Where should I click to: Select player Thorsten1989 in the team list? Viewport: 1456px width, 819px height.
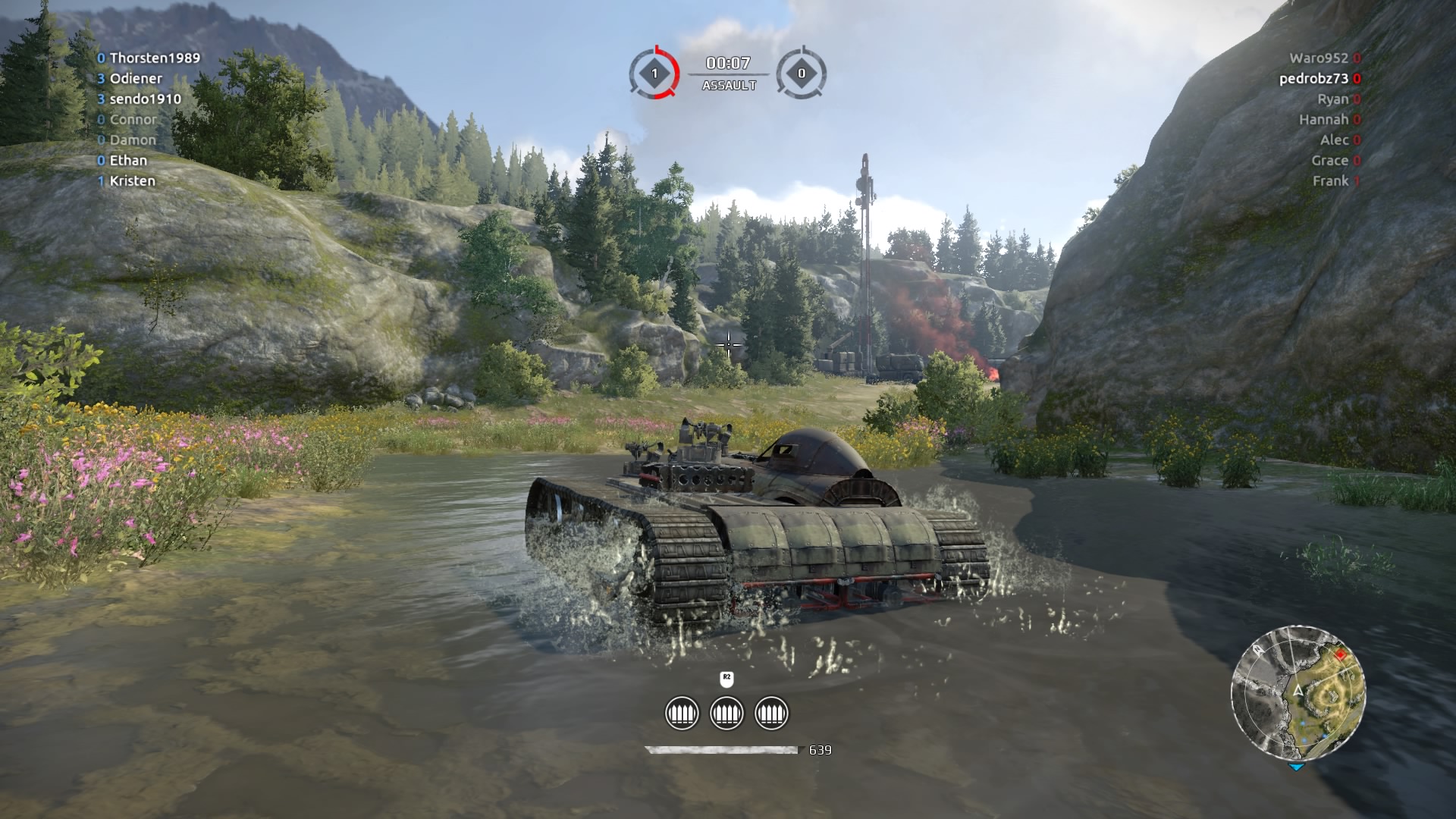pos(155,58)
